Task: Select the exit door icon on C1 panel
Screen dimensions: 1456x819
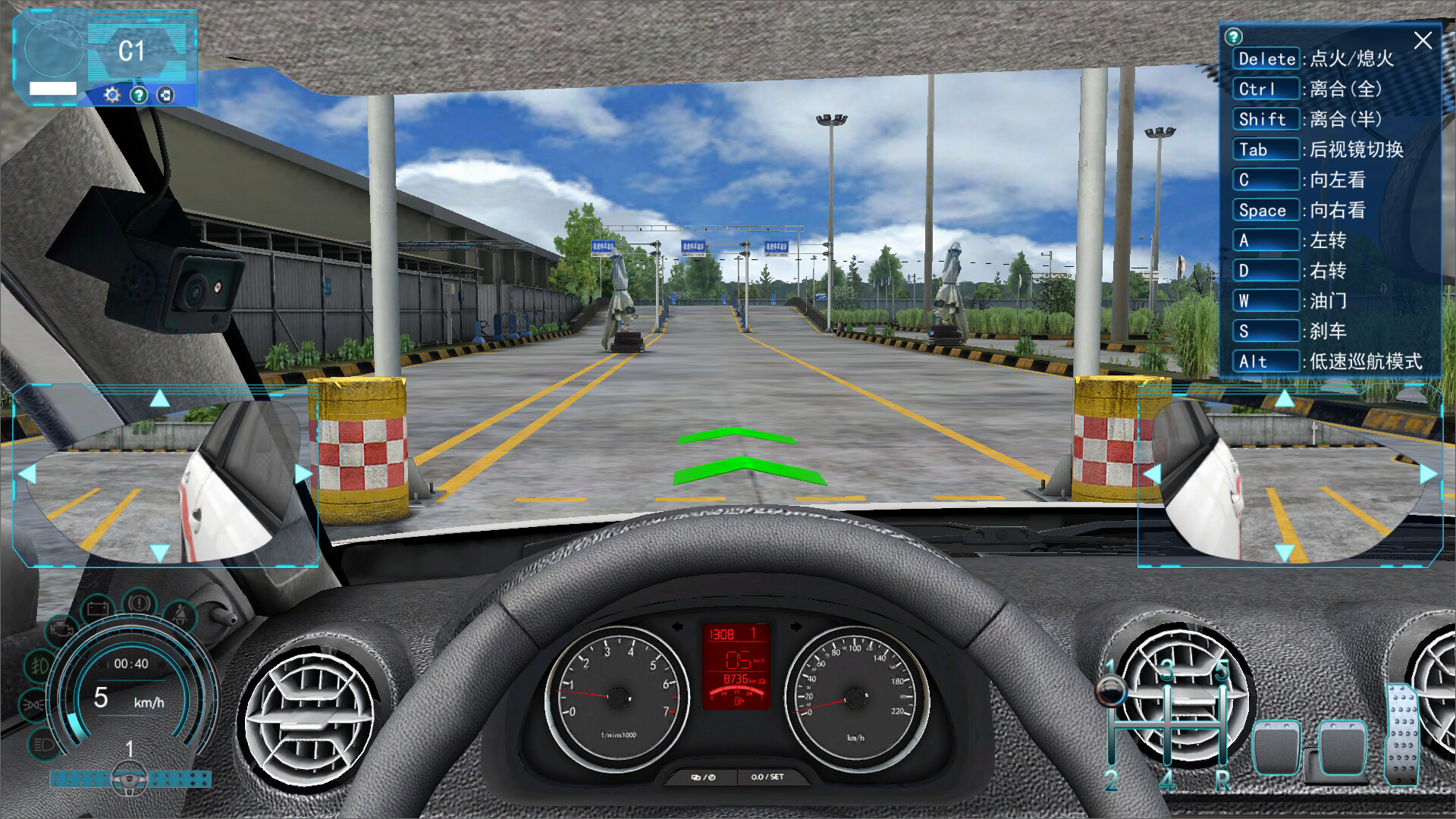Action: [x=165, y=96]
